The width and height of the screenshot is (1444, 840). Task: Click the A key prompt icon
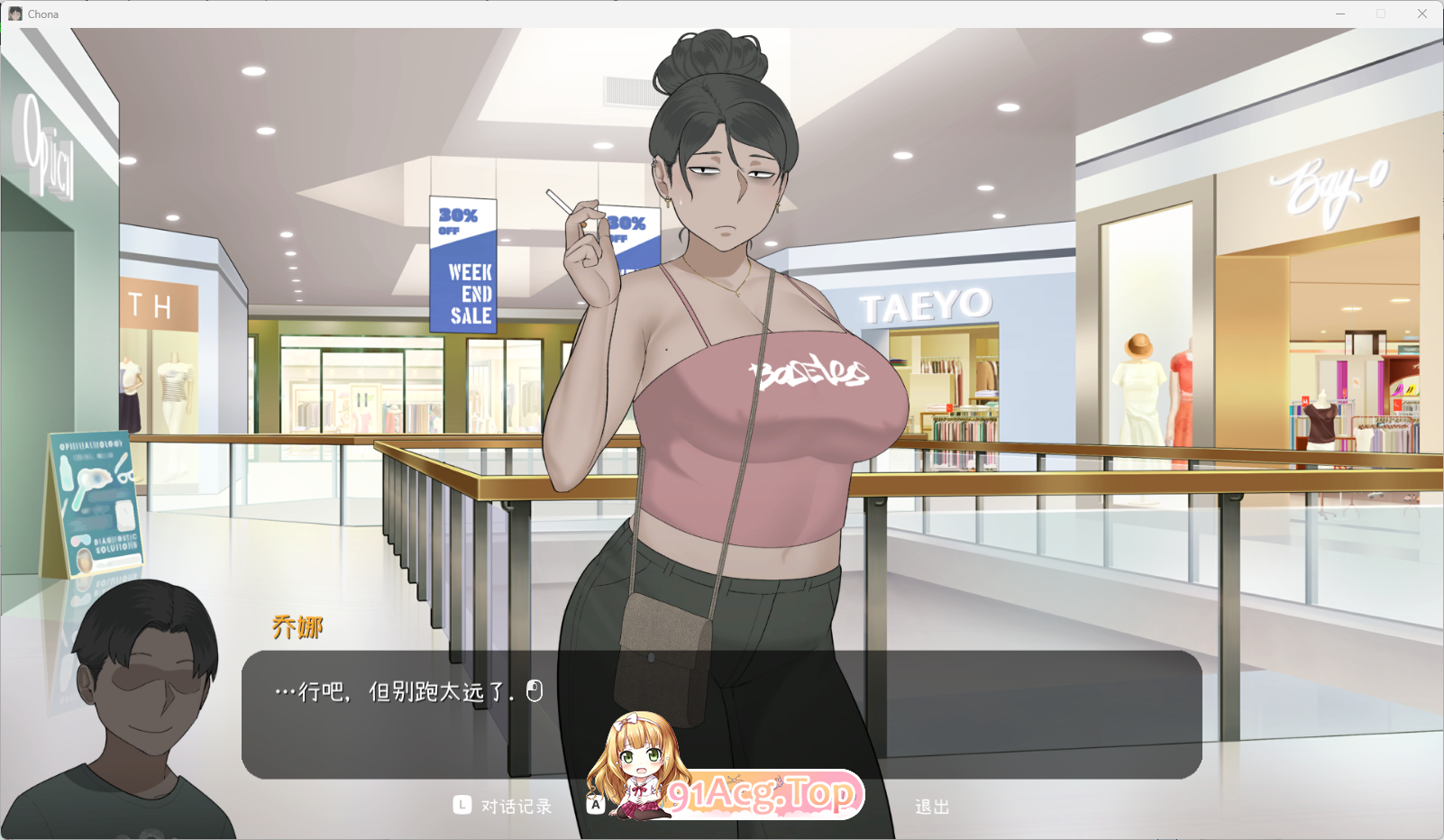[x=594, y=804]
